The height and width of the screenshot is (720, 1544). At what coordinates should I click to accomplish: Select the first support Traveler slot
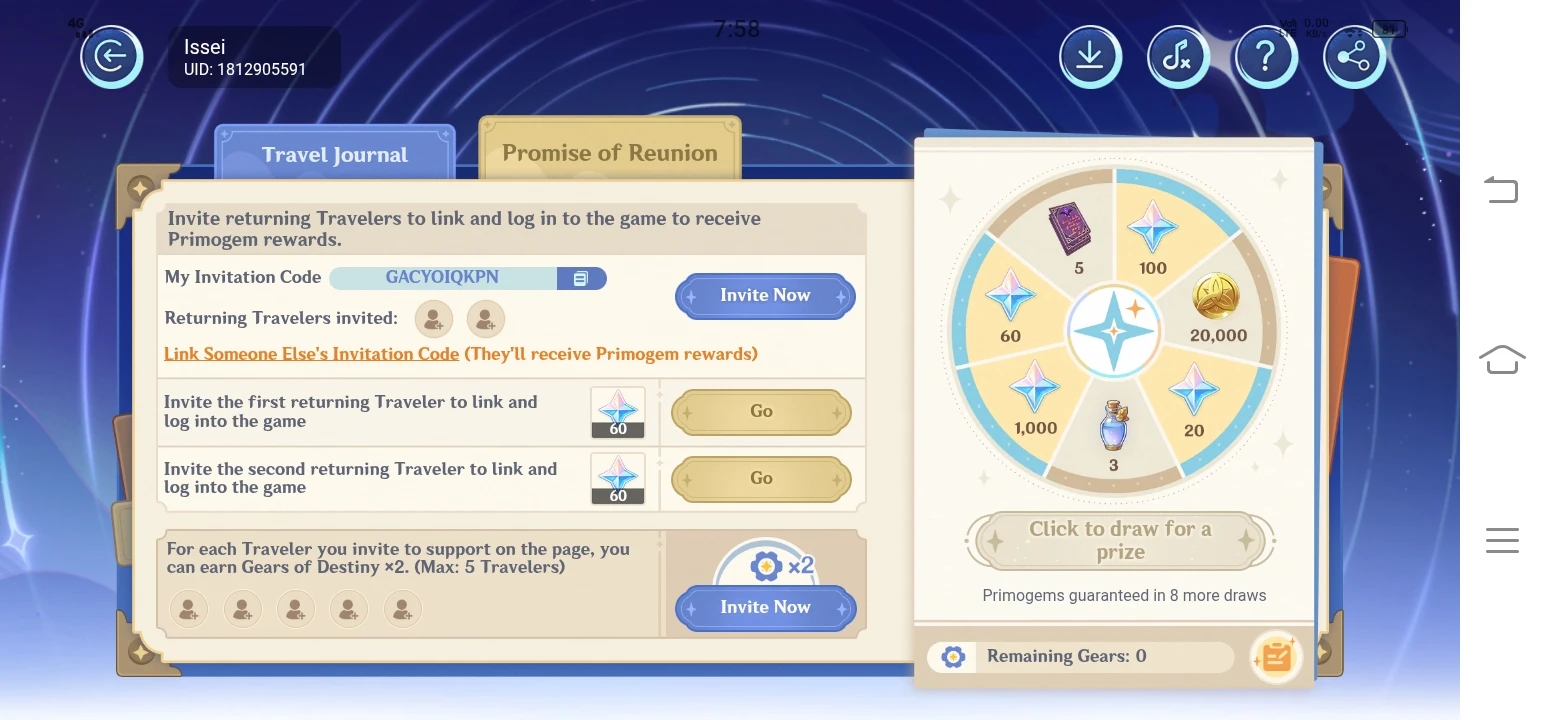pyautogui.click(x=189, y=608)
